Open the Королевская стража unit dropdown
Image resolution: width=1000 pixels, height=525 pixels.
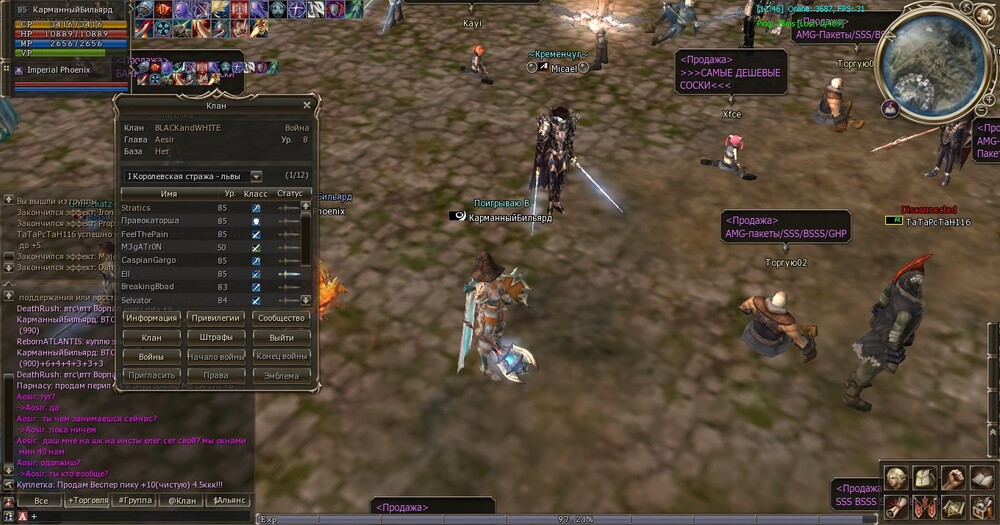pyautogui.click(x=256, y=176)
